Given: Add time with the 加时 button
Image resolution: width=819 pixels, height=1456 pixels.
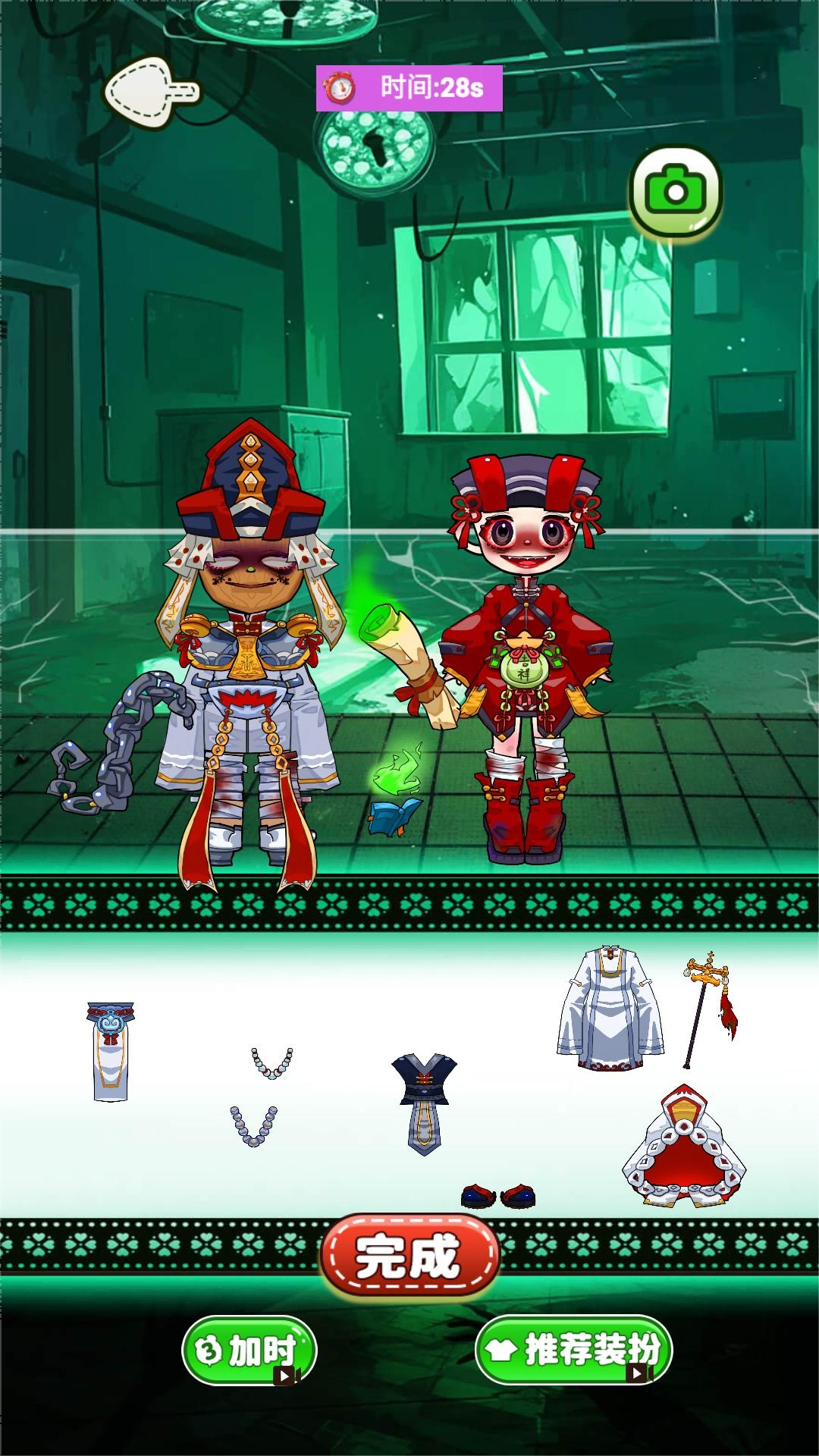Looking at the screenshot, I should [x=249, y=1350].
